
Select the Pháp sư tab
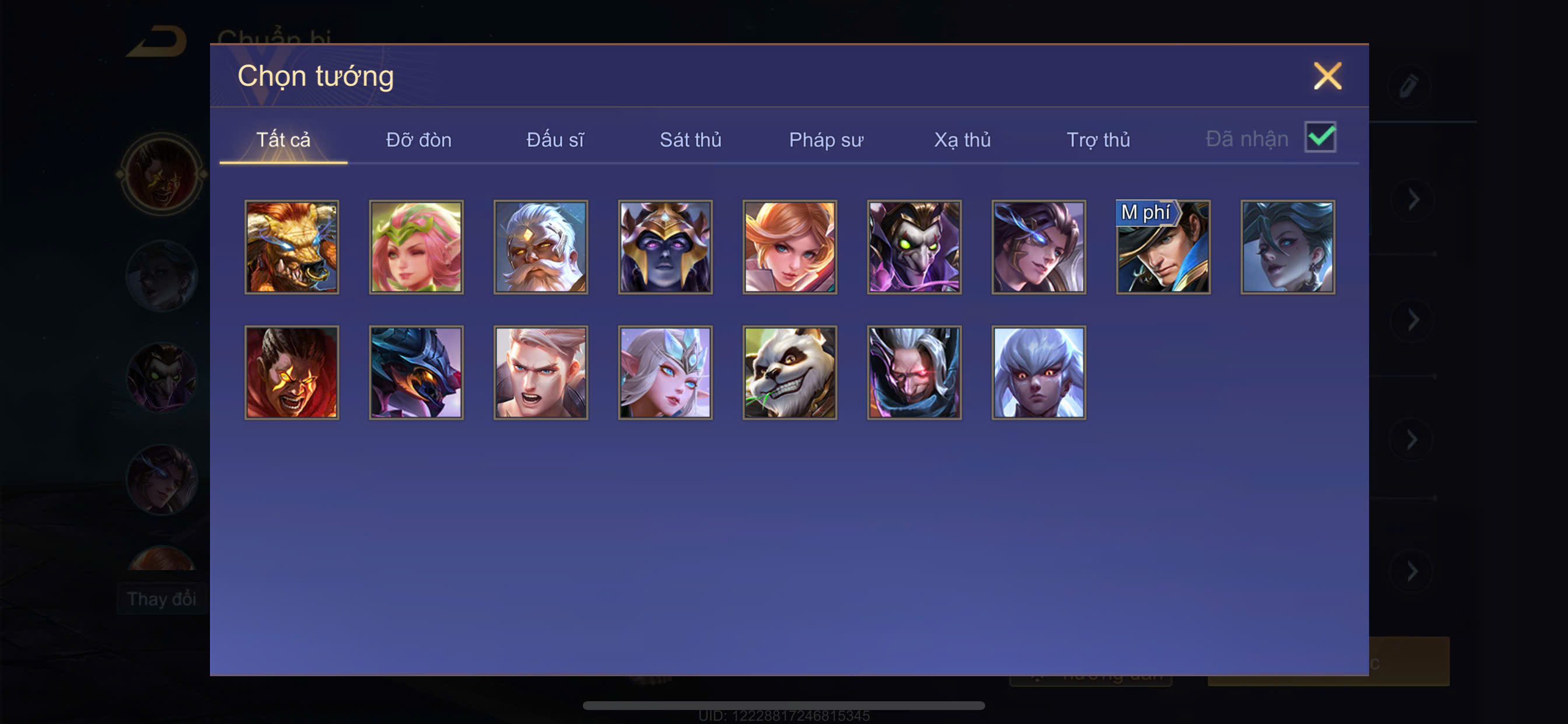(x=825, y=140)
